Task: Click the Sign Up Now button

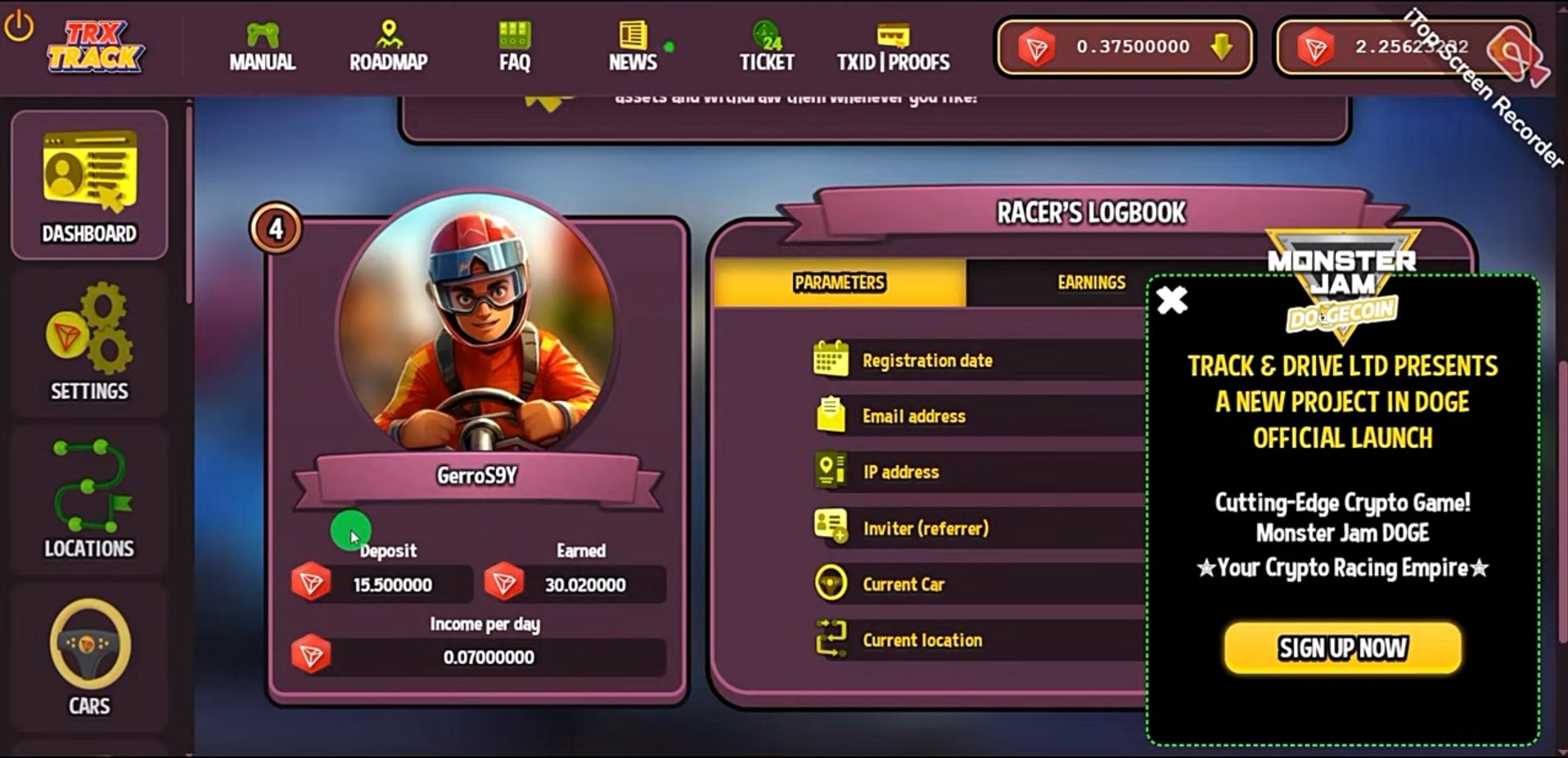Action: 1342,648
